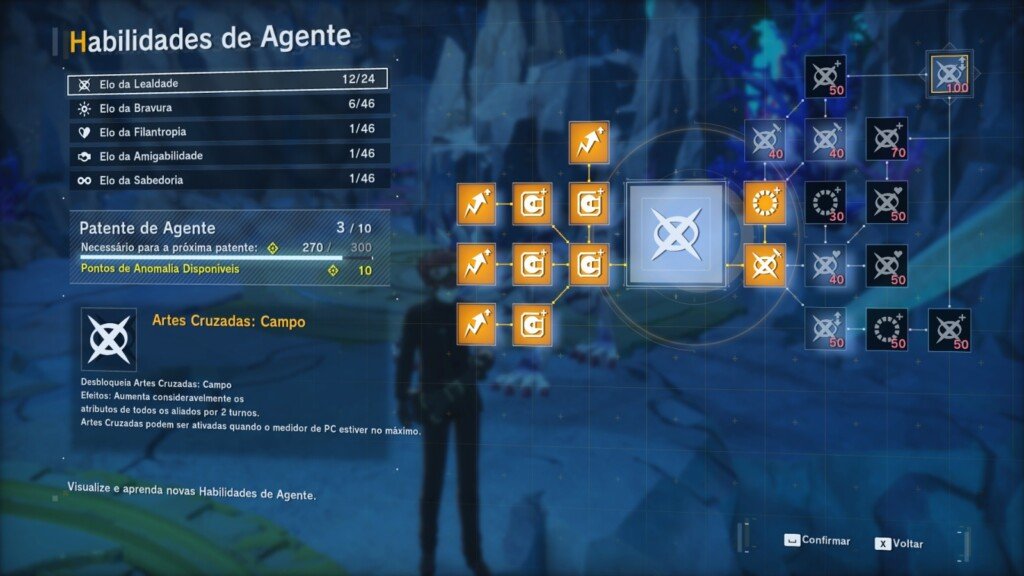Choose the heart skill node costing 40
The image size is (1024, 576).
point(825,265)
